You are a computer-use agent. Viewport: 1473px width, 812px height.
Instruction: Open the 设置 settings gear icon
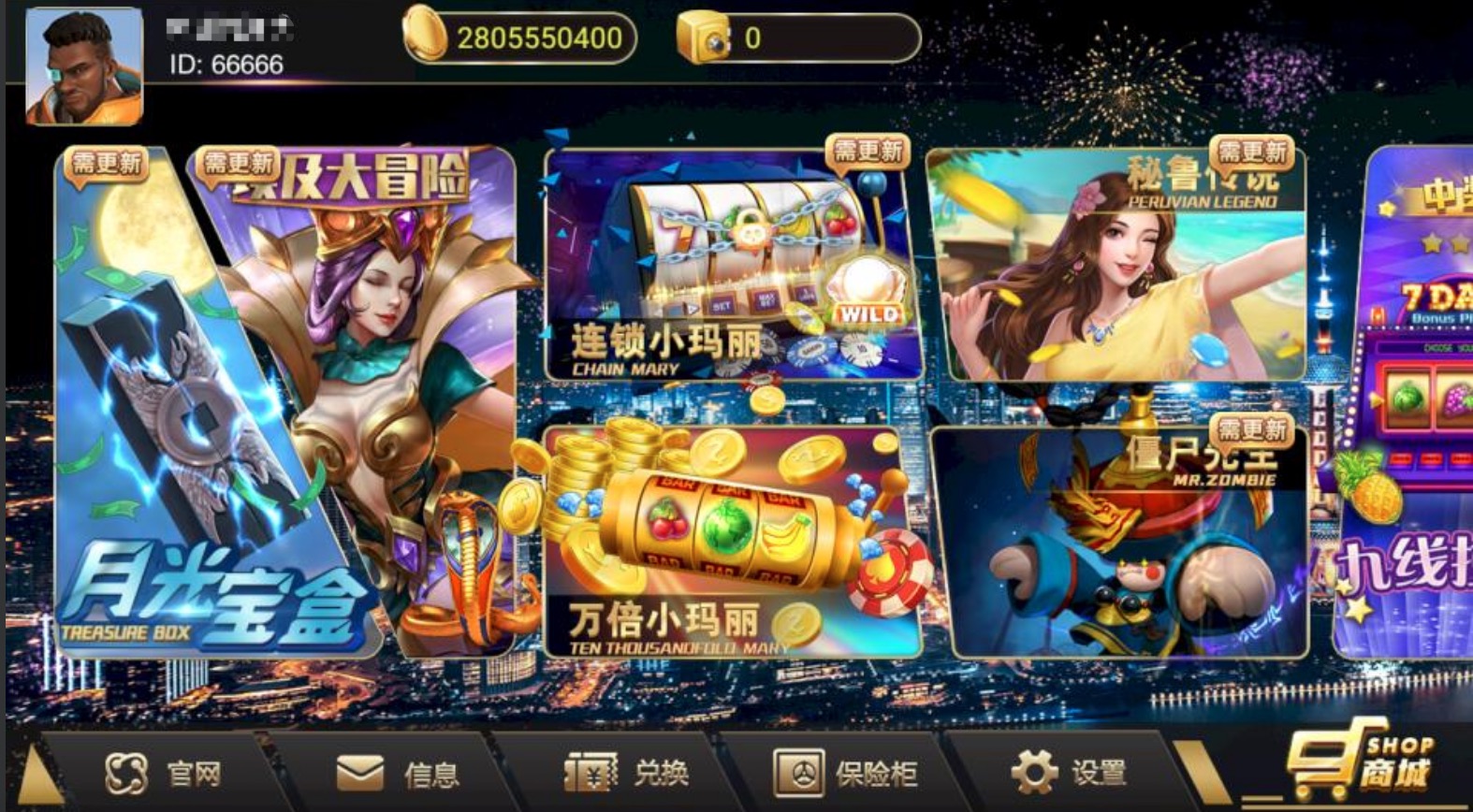(1032, 773)
